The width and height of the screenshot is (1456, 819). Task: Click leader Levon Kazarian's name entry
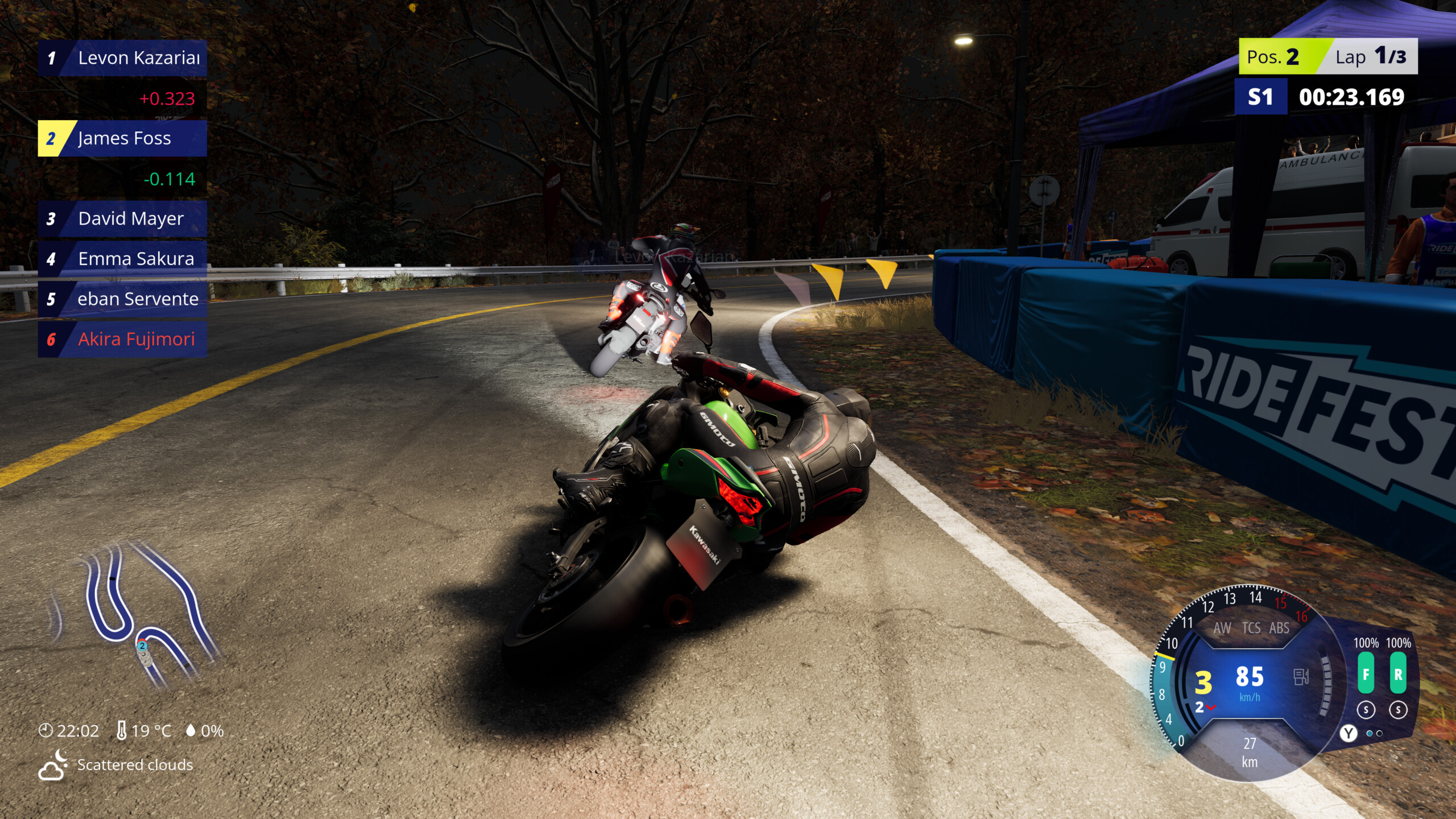coord(122,57)
